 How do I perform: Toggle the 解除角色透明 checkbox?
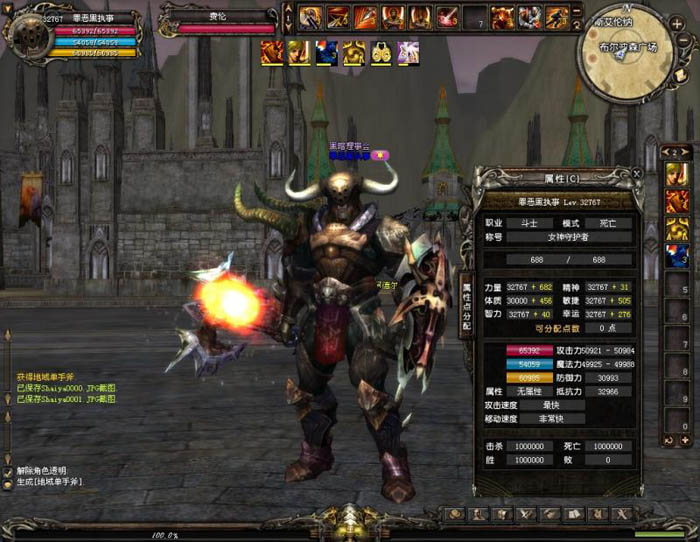tap(9, 470)
